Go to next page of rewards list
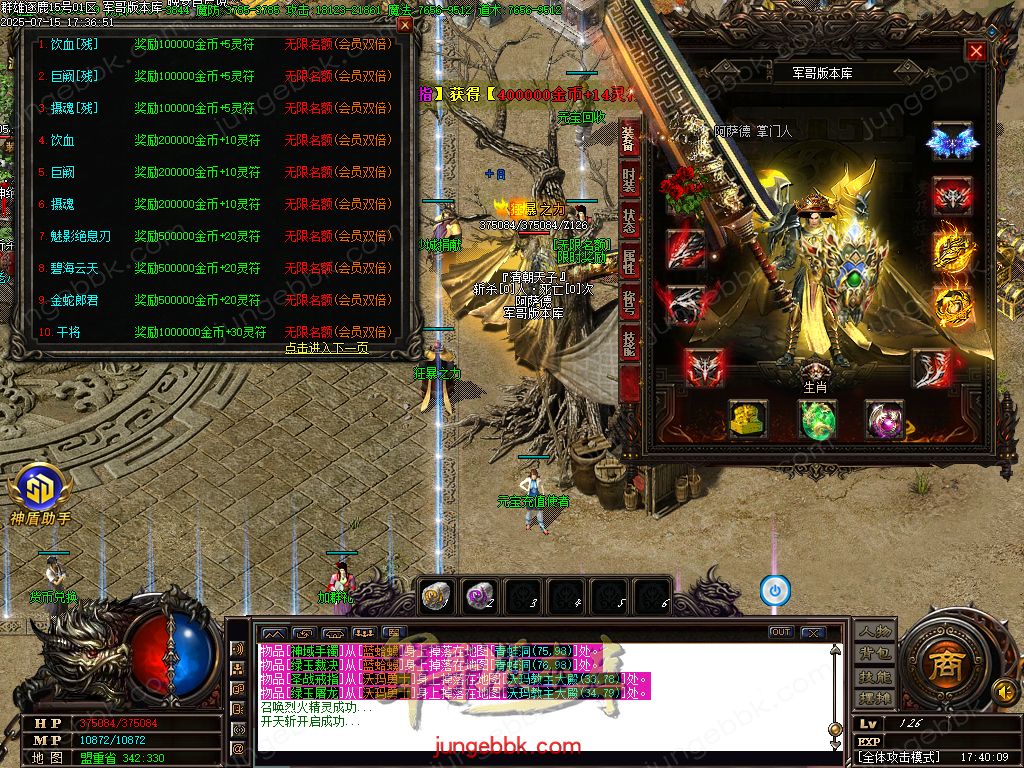 326,348
